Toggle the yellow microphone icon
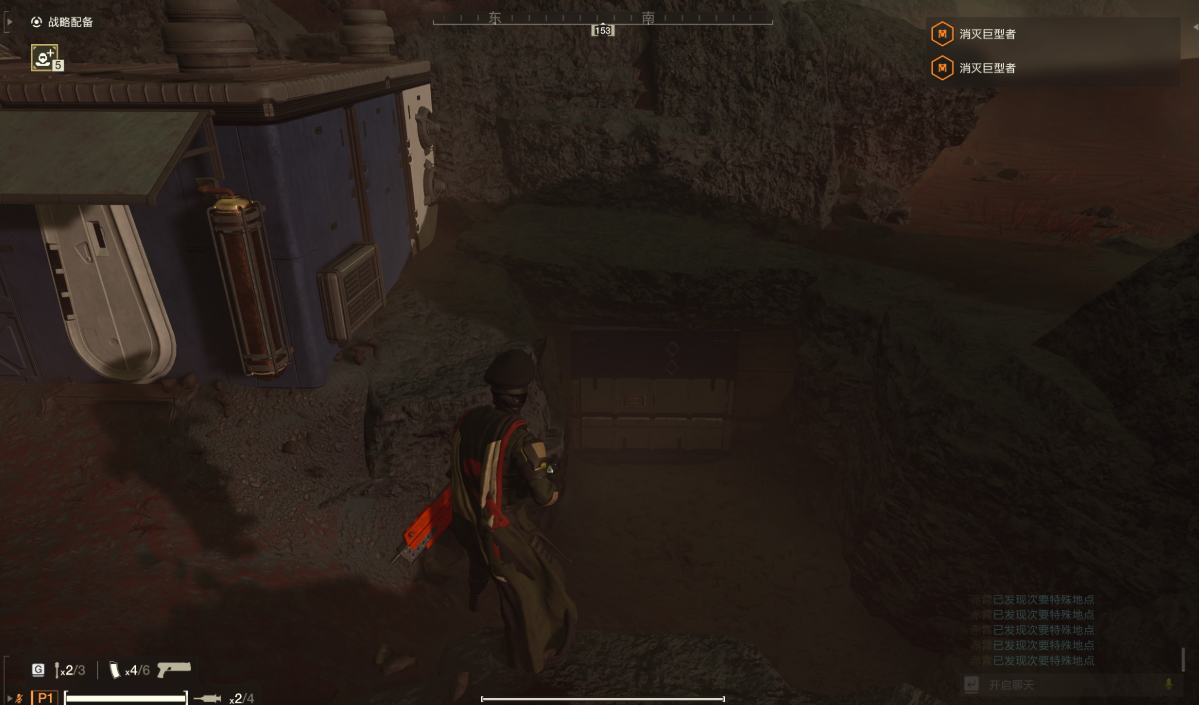1199x705 pixels. (1167, 685)
